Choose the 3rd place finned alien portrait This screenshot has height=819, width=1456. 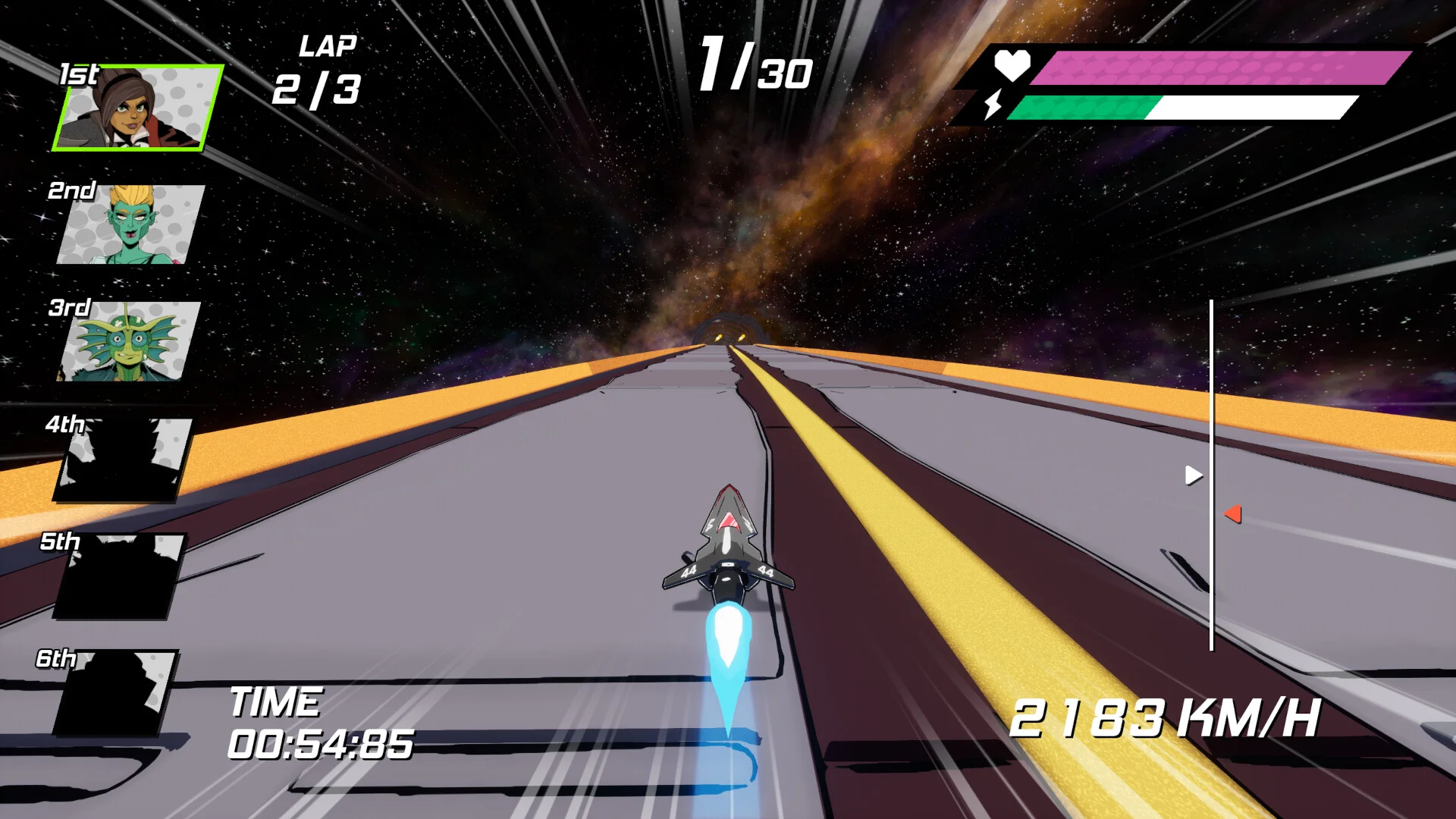[129, 341]
